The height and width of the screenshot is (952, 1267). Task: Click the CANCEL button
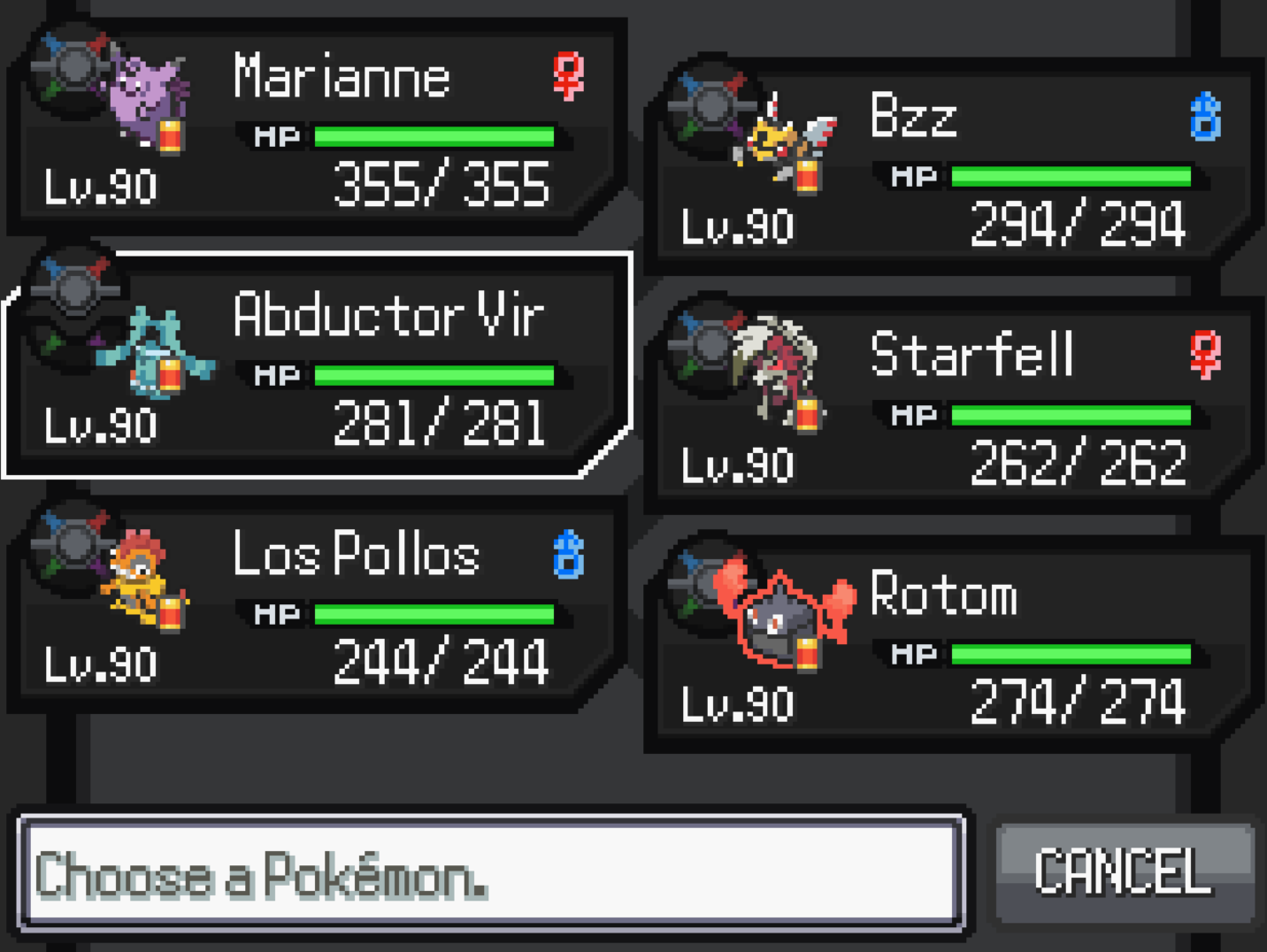pos(1124,872)
